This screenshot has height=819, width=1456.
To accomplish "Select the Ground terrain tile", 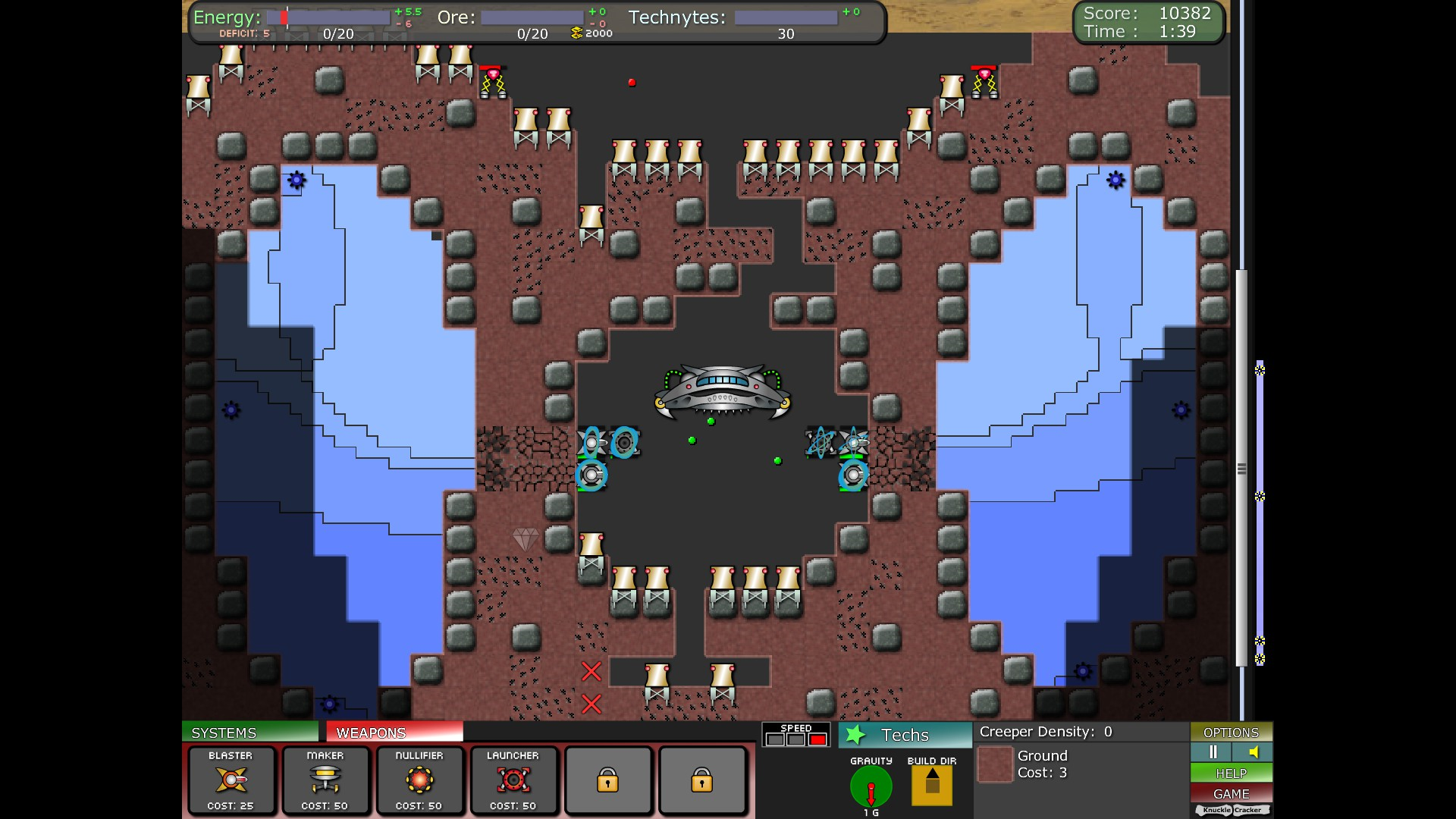I will [x=996, y=764].
